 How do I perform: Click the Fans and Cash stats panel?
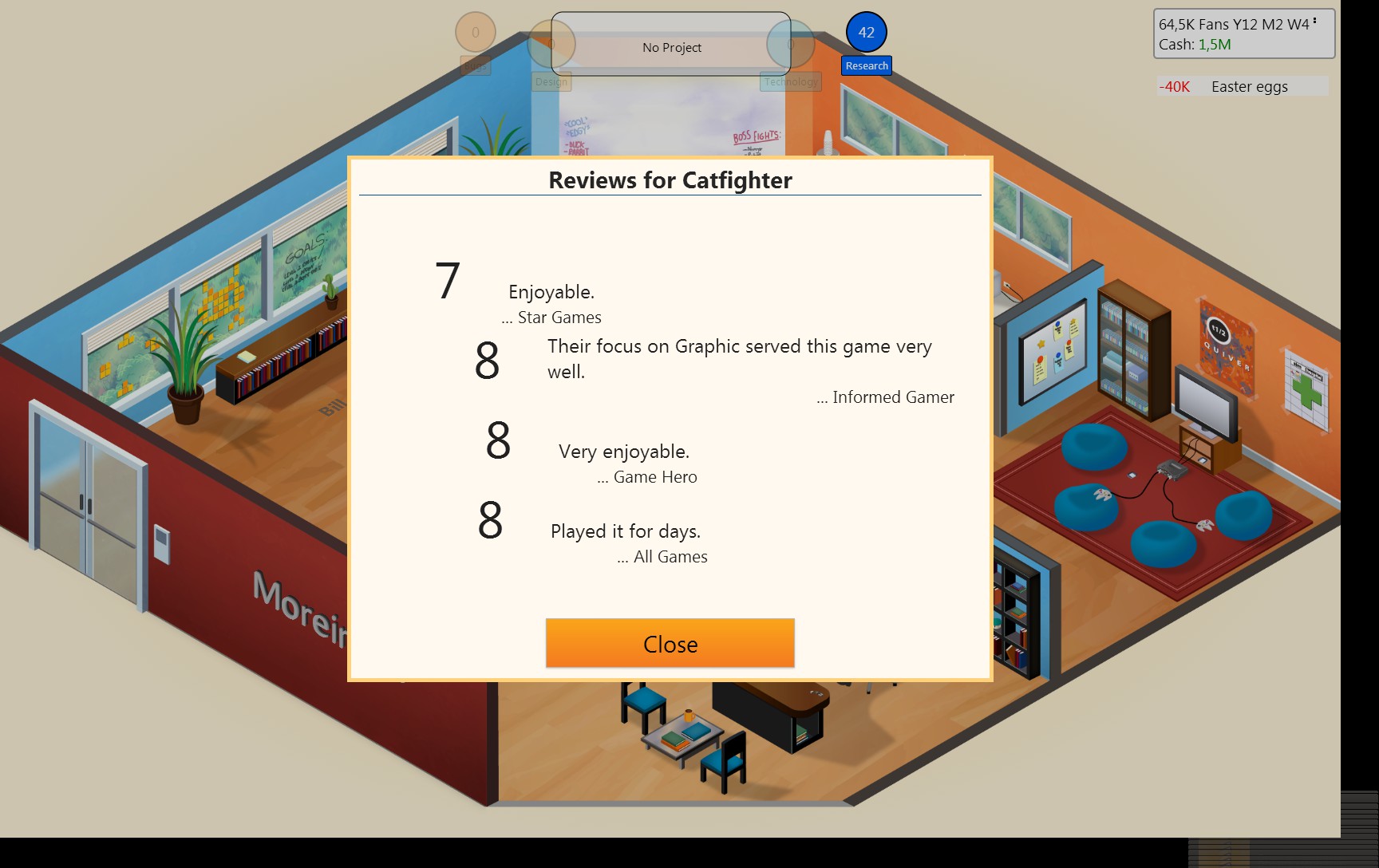pos(1242,32)
